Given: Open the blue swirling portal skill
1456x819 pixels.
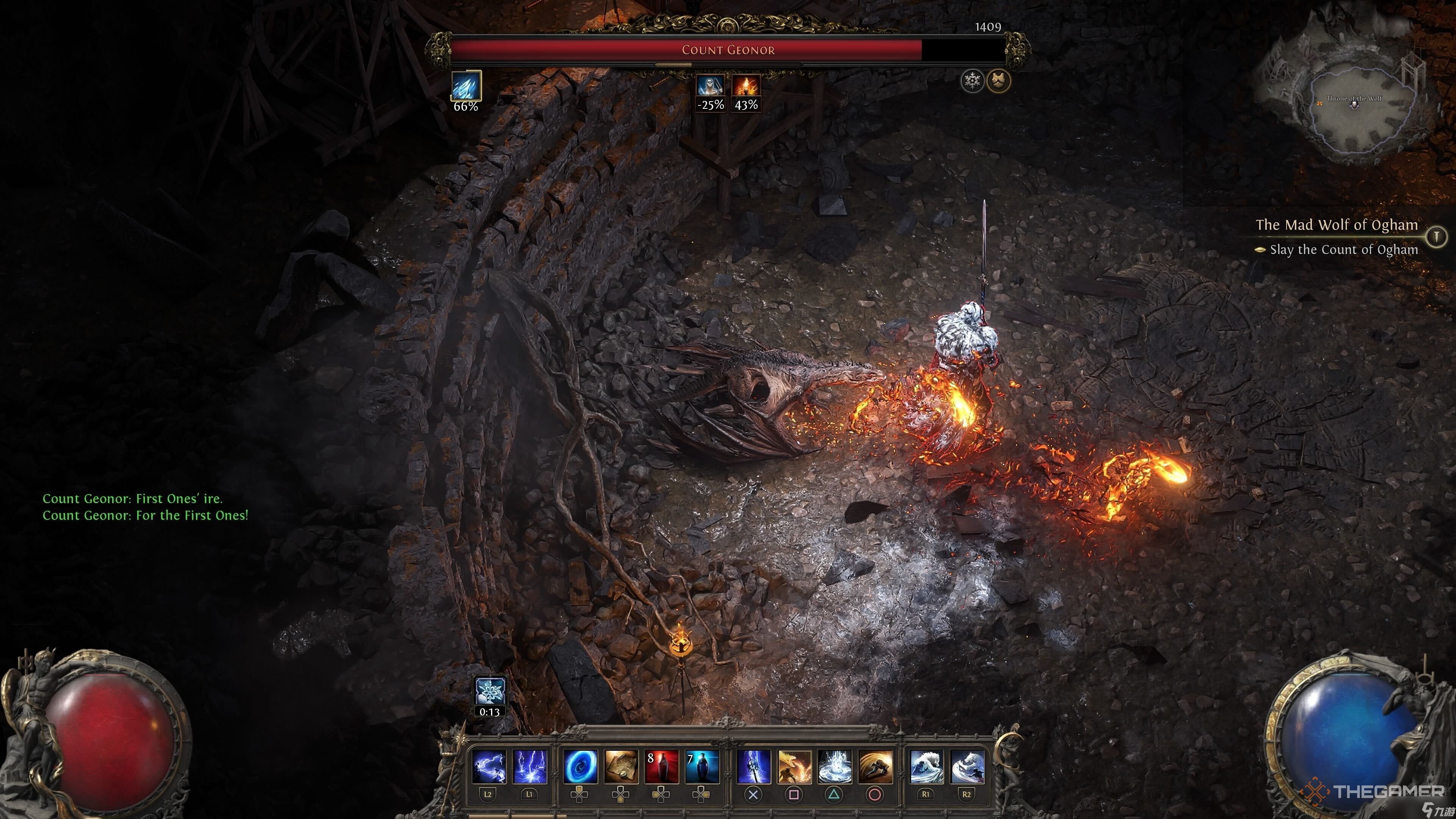Looking at the screenshot, I should pyautogui.click(x=581, y=767).
